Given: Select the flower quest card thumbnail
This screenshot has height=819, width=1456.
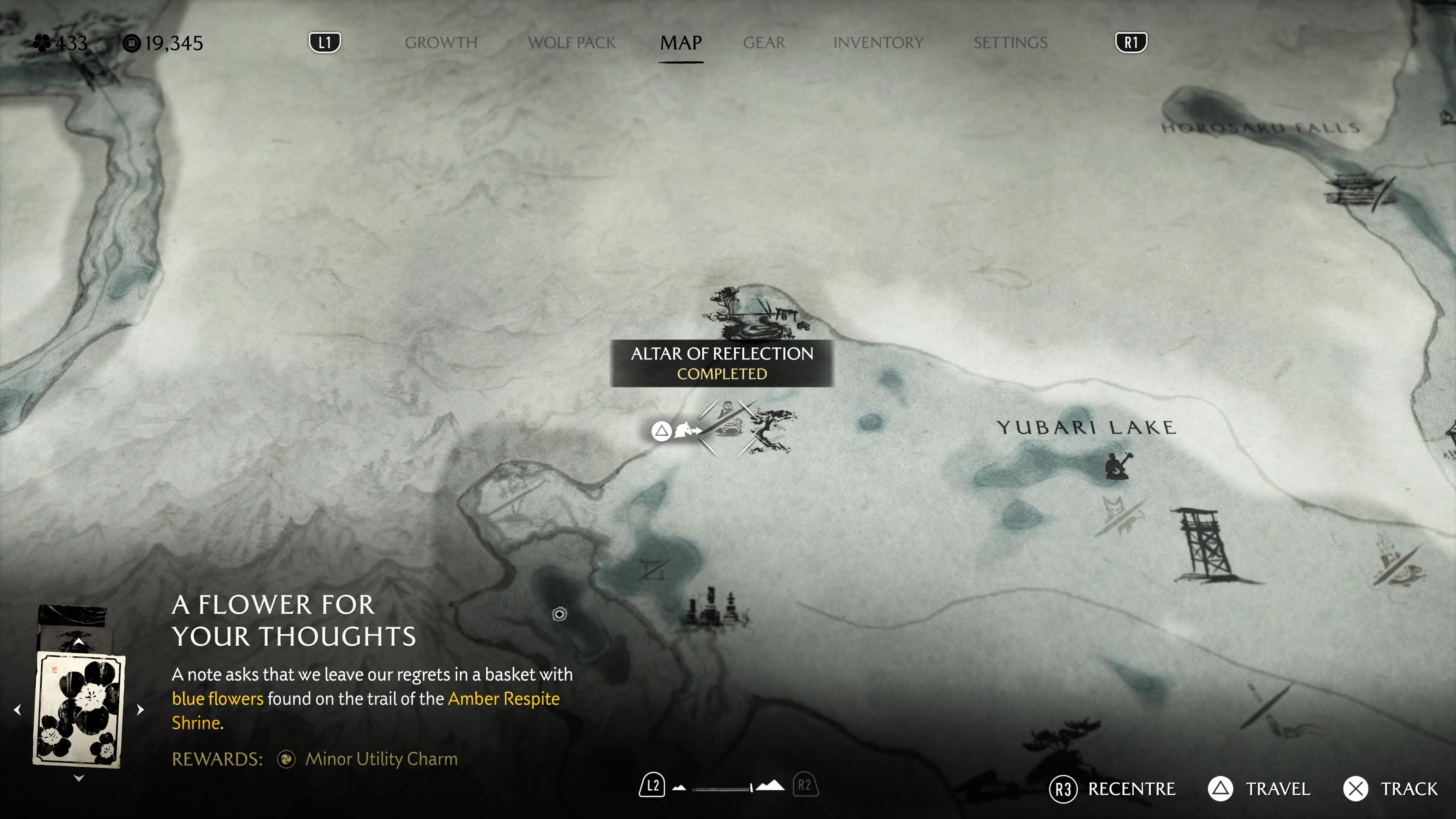Looking at the screenshot, I should pos(79,709).
